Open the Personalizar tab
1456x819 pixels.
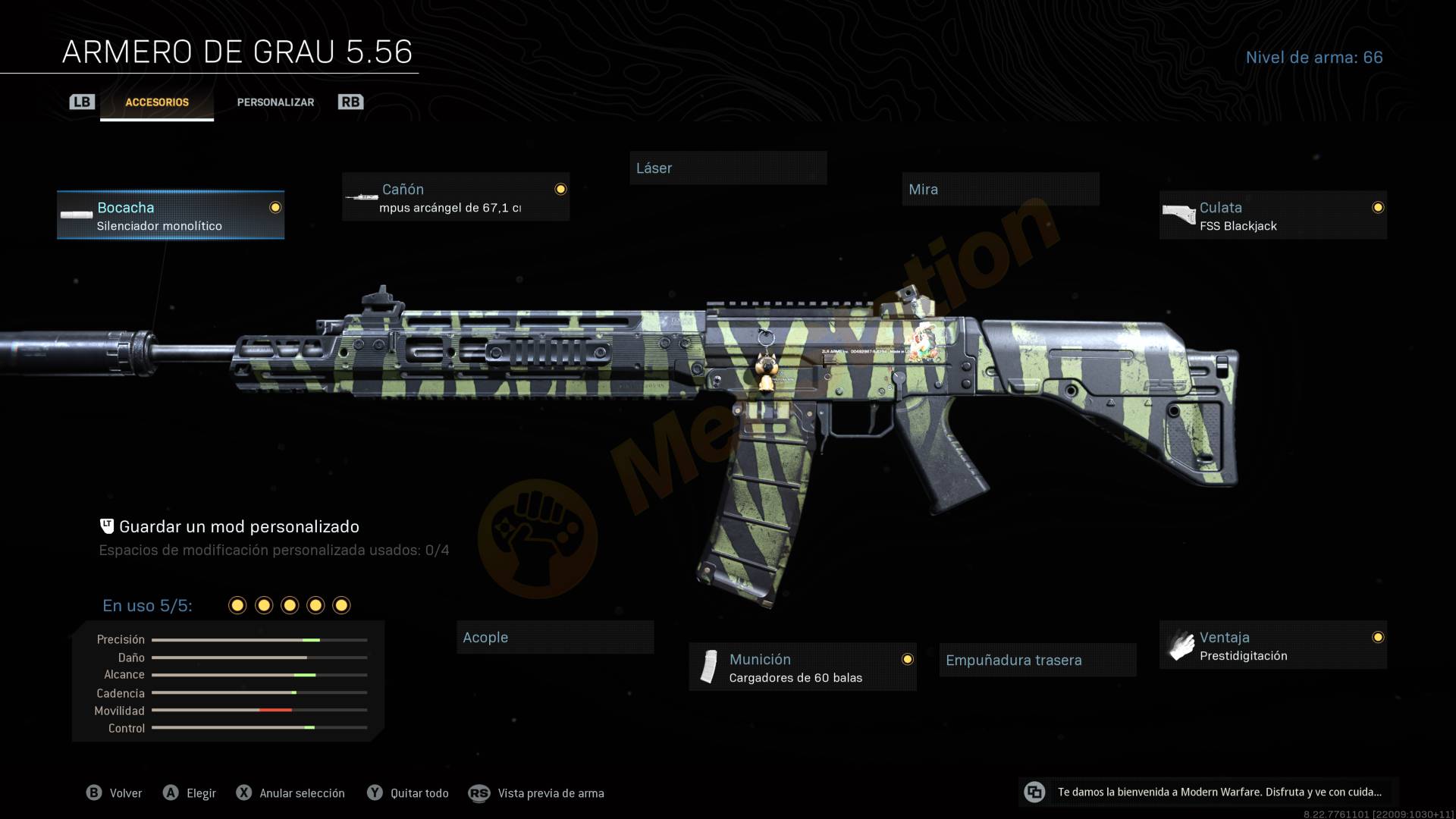[x=275, y=102]
